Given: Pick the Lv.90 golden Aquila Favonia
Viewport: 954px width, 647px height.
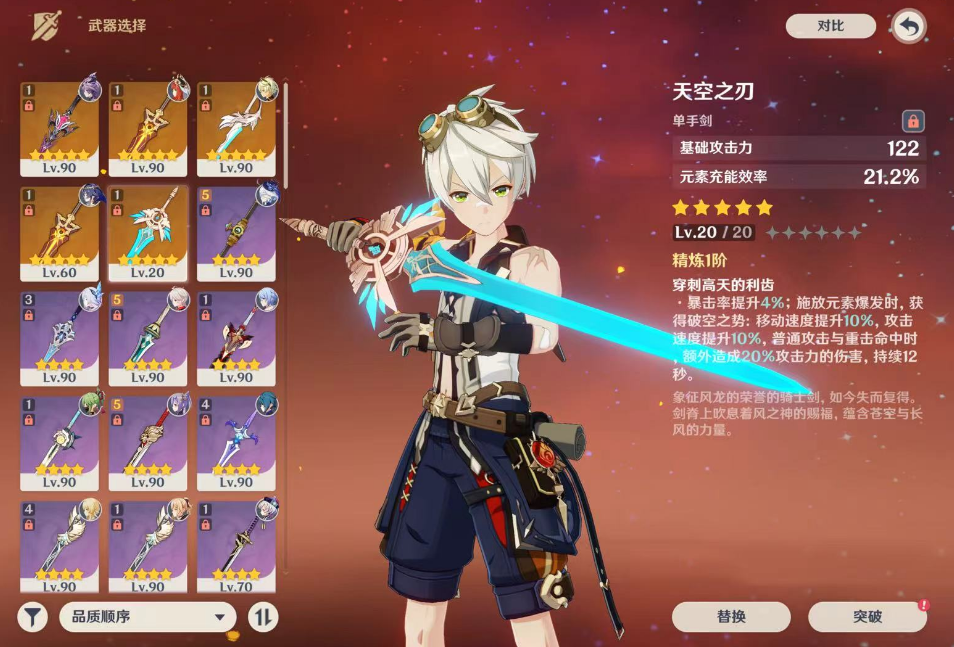Looking at the screenshot, I should 148,128.
